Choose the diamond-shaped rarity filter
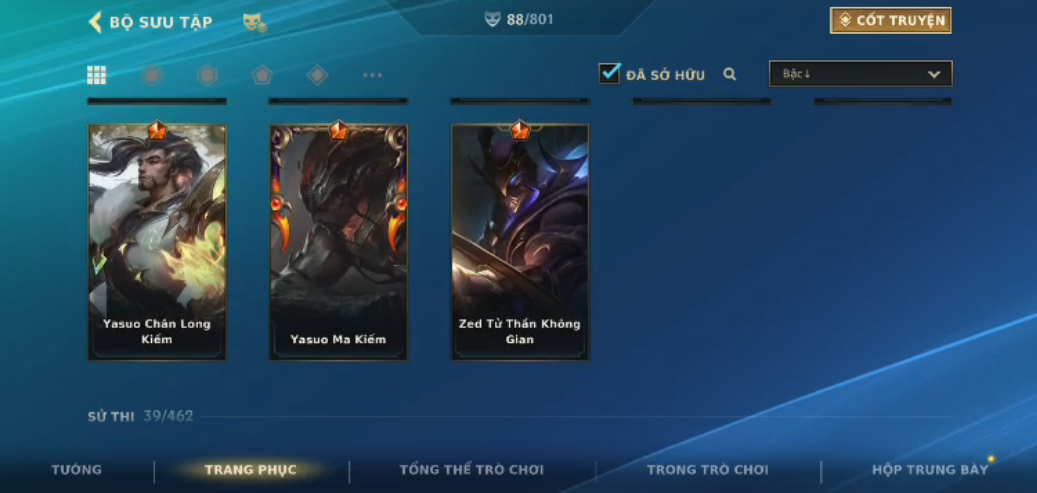Screen dimensions: 1037x493 tap(317, 75)
